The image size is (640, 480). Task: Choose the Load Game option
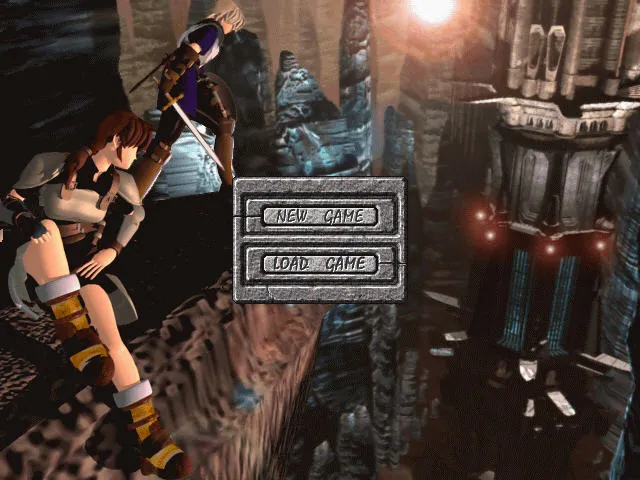coord(320,264)
